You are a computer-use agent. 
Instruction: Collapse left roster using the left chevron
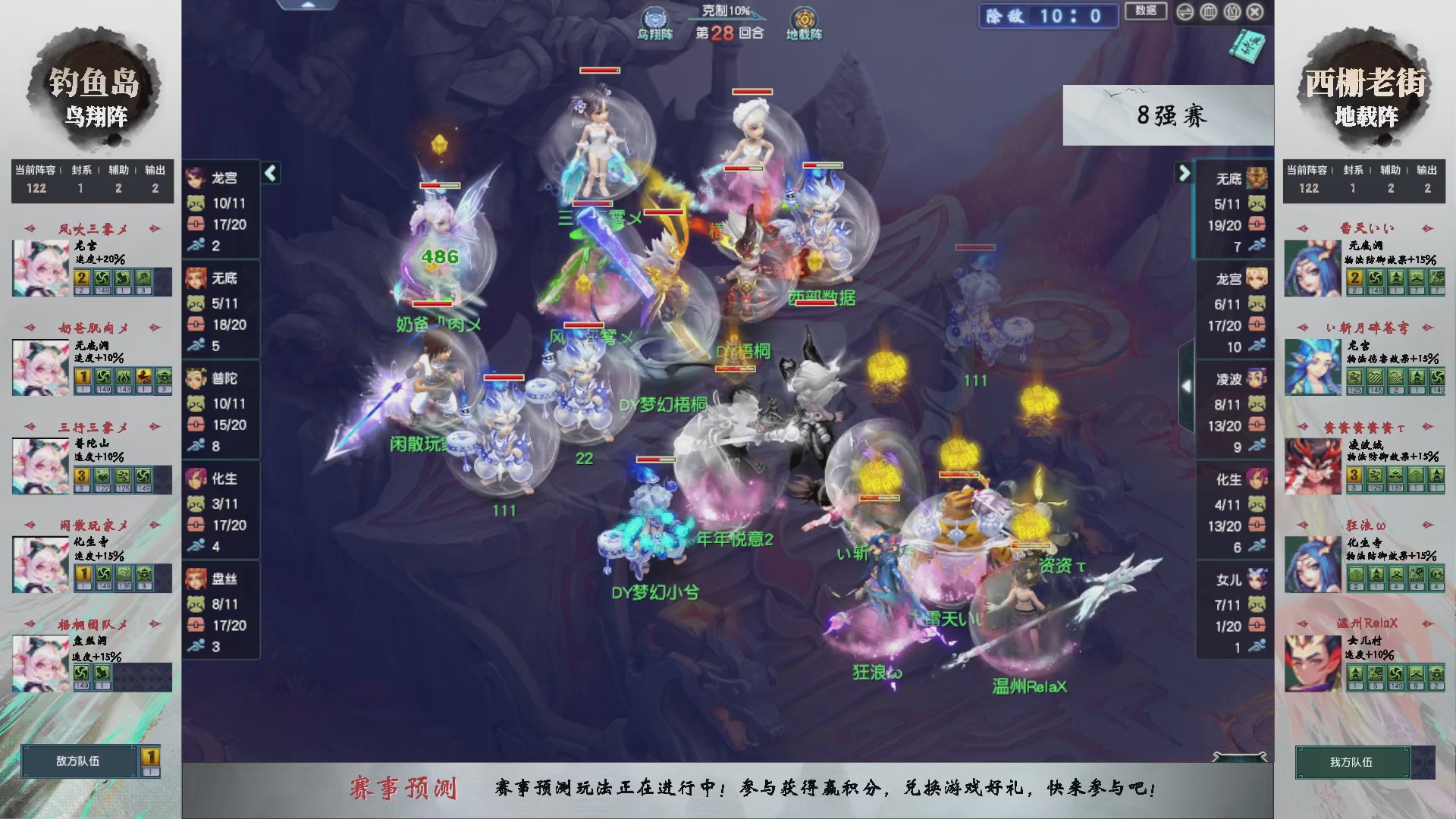pyautogui.click(x=269, y=173)
